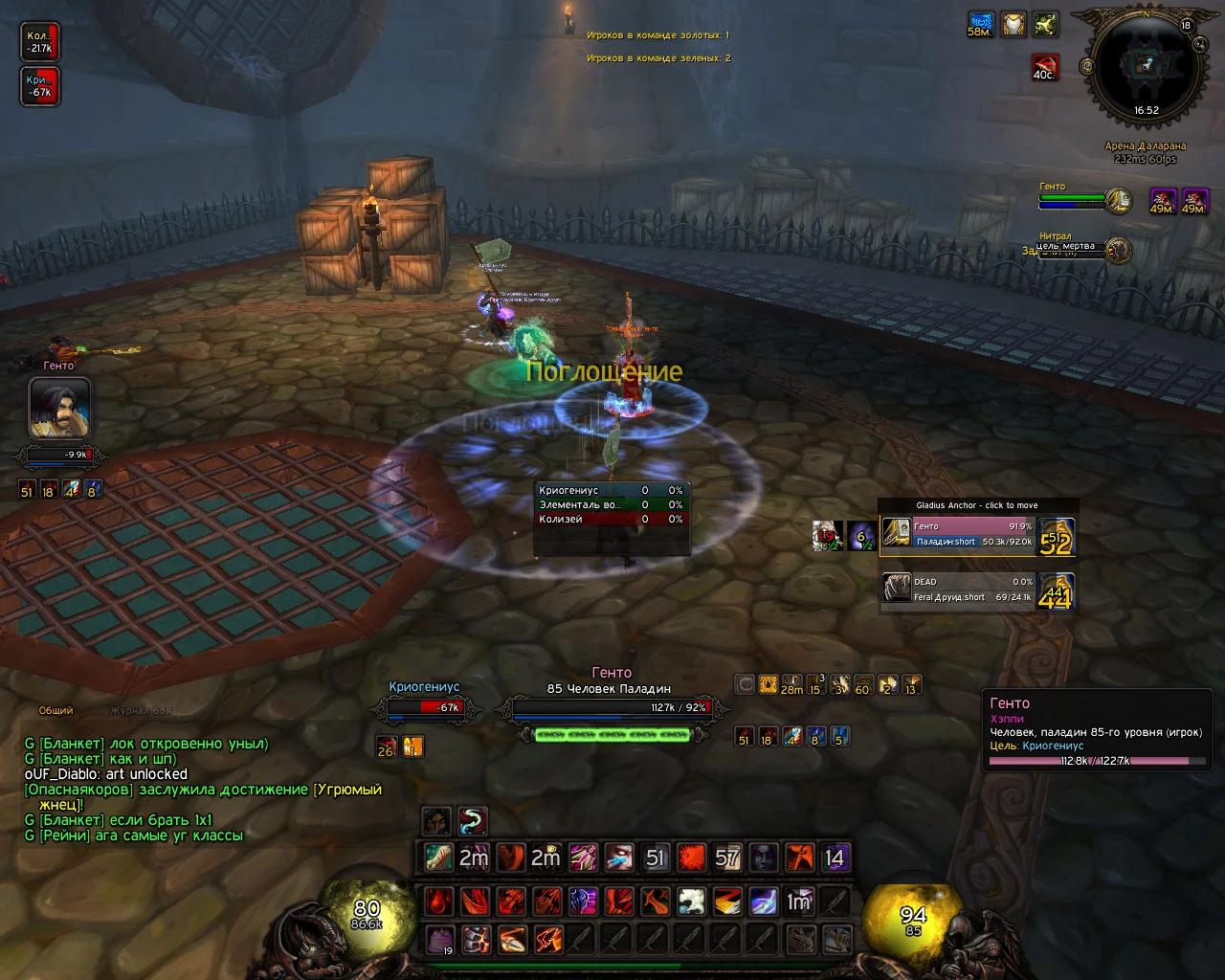Select the blue buff icon showing 58м top right
The image size is (1225, 980).
tap(980, 24)
